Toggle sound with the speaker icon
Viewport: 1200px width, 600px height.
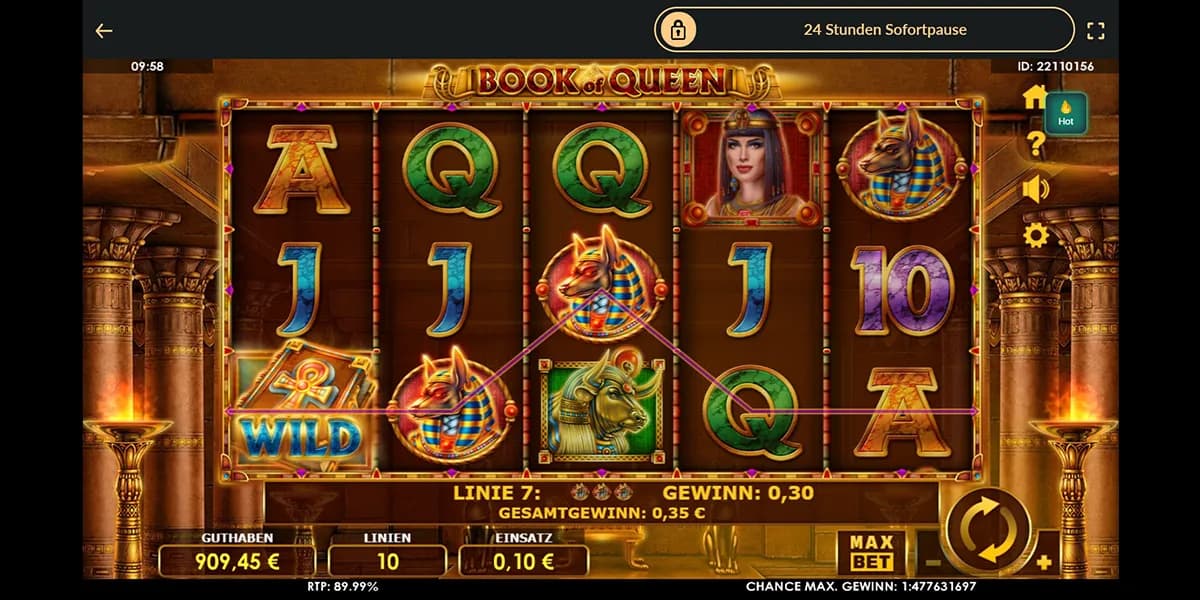[x=1035, y=189]
